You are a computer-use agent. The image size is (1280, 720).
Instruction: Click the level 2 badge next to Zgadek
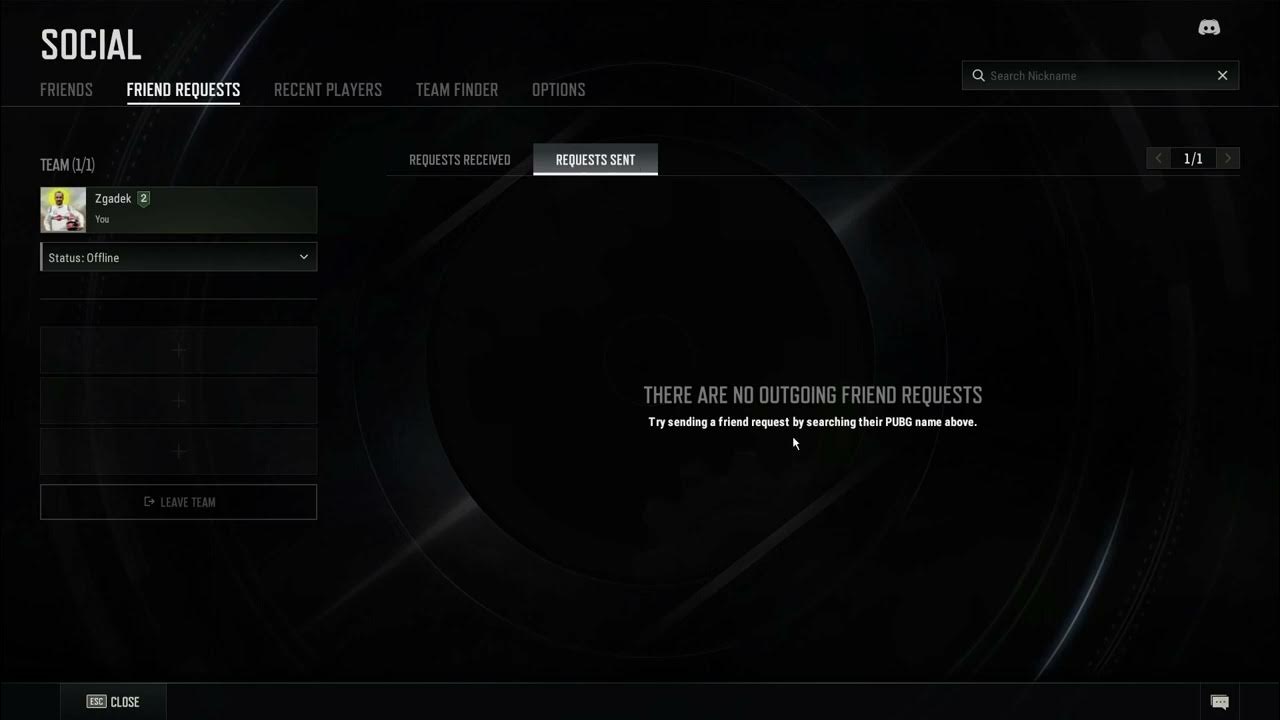(x=142, y=198)
